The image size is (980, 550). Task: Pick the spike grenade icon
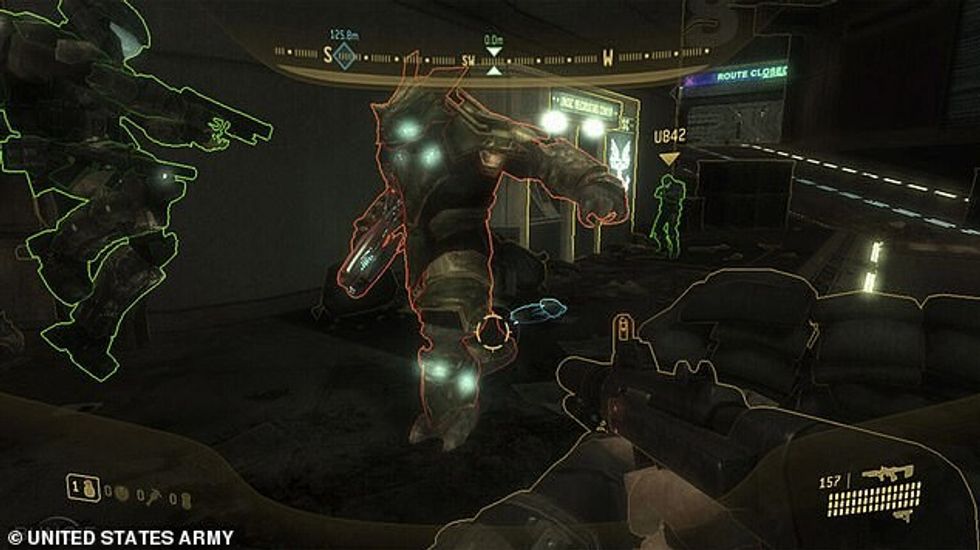[x=150, y=494]
